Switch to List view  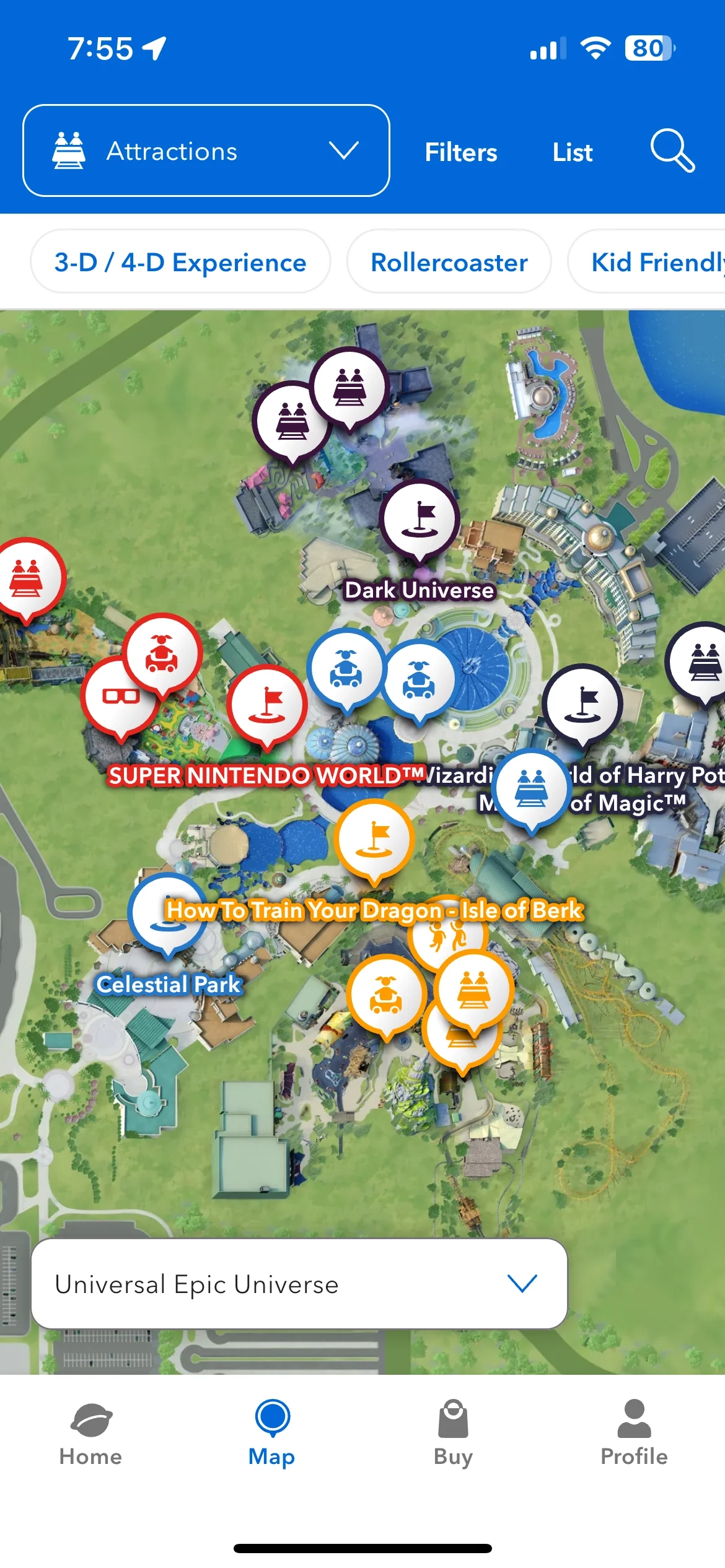click(572, 152)
